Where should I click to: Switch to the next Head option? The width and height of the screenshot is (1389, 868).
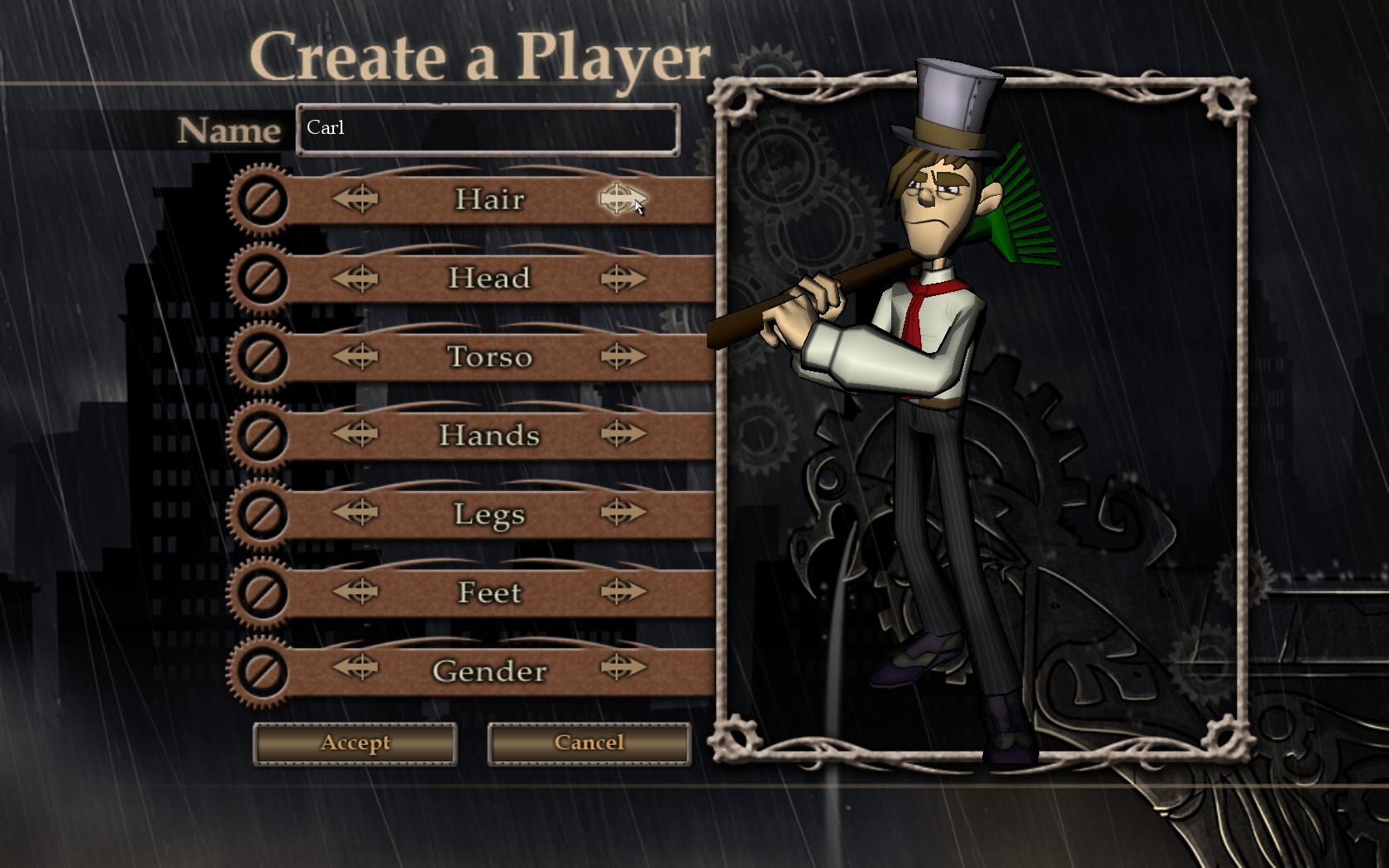pyautogui.click(x=622, y=279)
